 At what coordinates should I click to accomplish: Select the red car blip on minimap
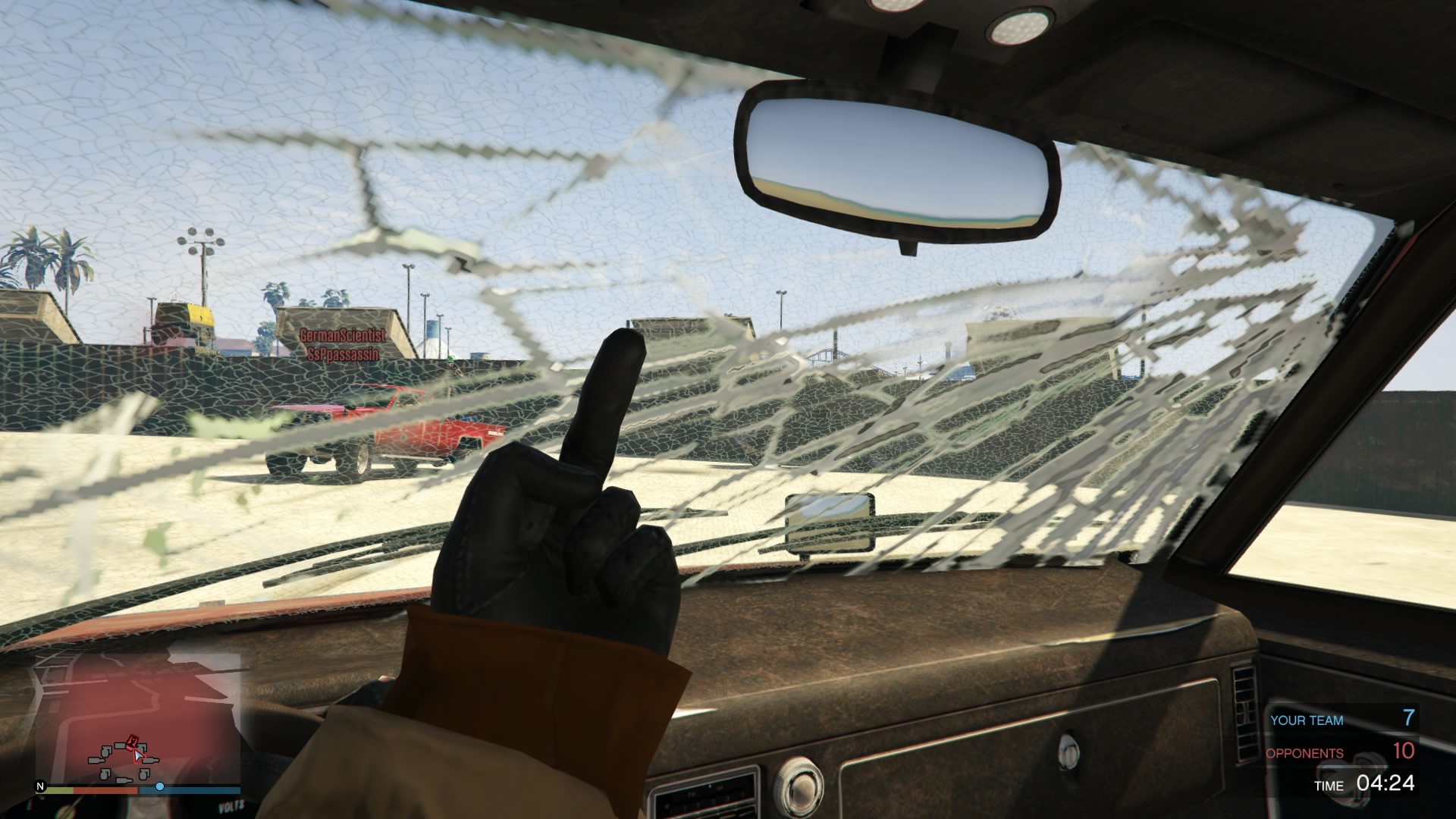tap(133, 741)
